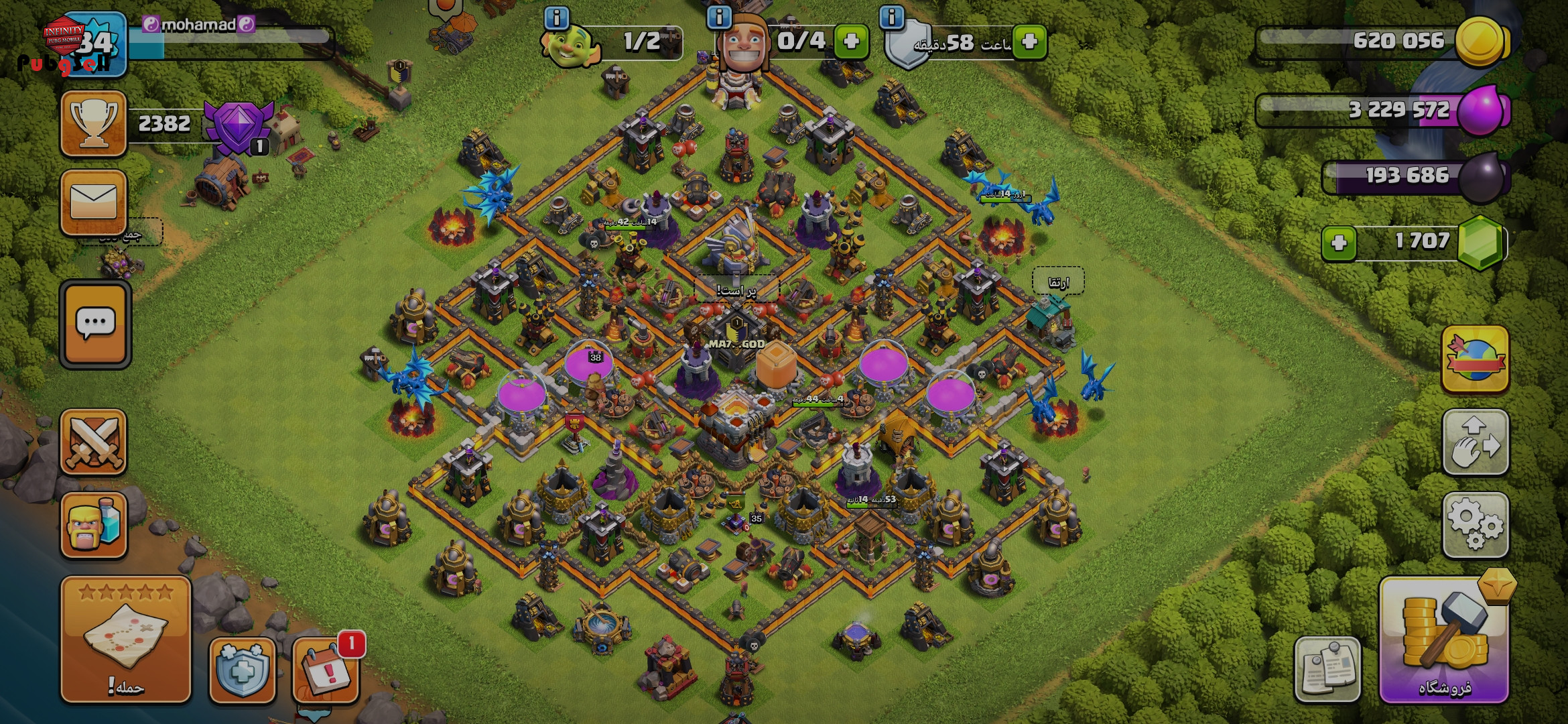Open the clipboard notes button
Viewport: 1568px width, 724px height.
pyautogui.click(x=1327, y=668)
